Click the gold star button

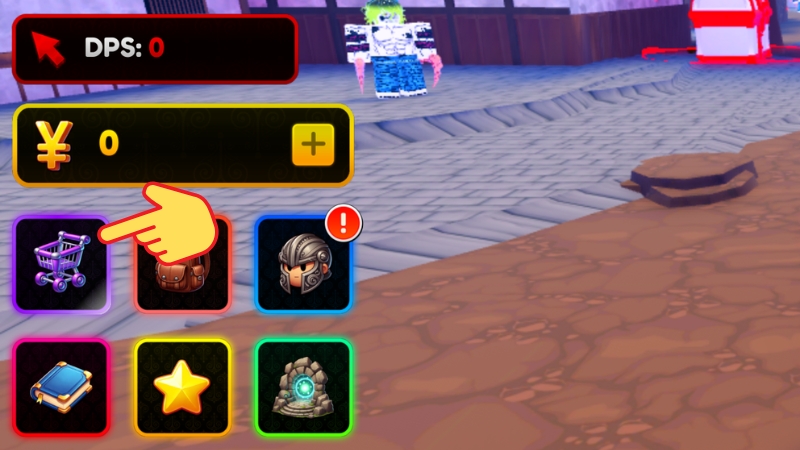point(182,388)
